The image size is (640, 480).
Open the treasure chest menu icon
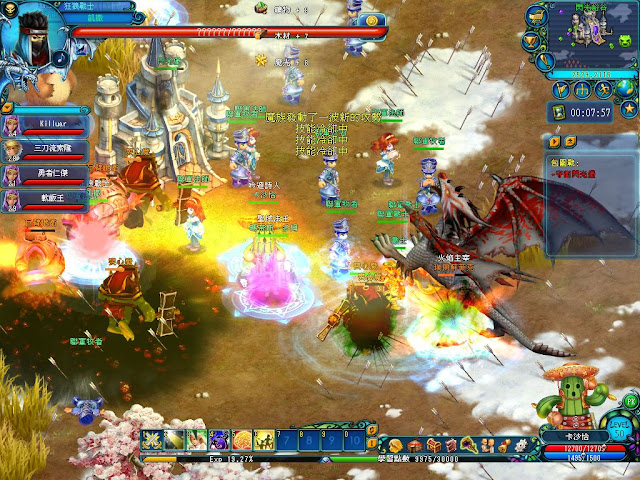434,444
